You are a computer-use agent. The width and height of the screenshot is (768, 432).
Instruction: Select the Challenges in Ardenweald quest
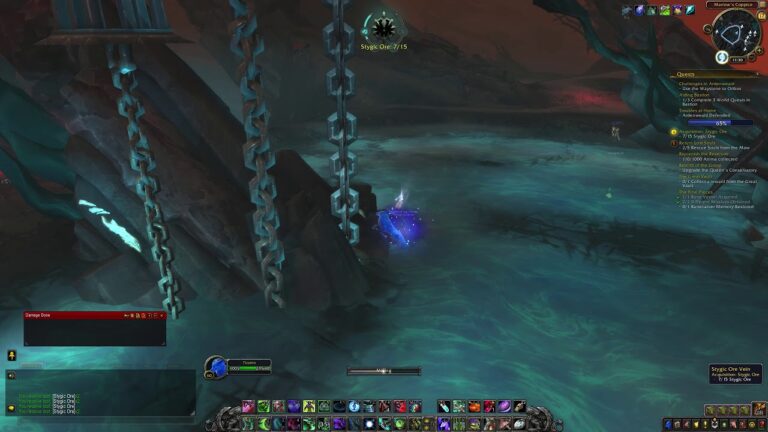[x=708, y=83]
